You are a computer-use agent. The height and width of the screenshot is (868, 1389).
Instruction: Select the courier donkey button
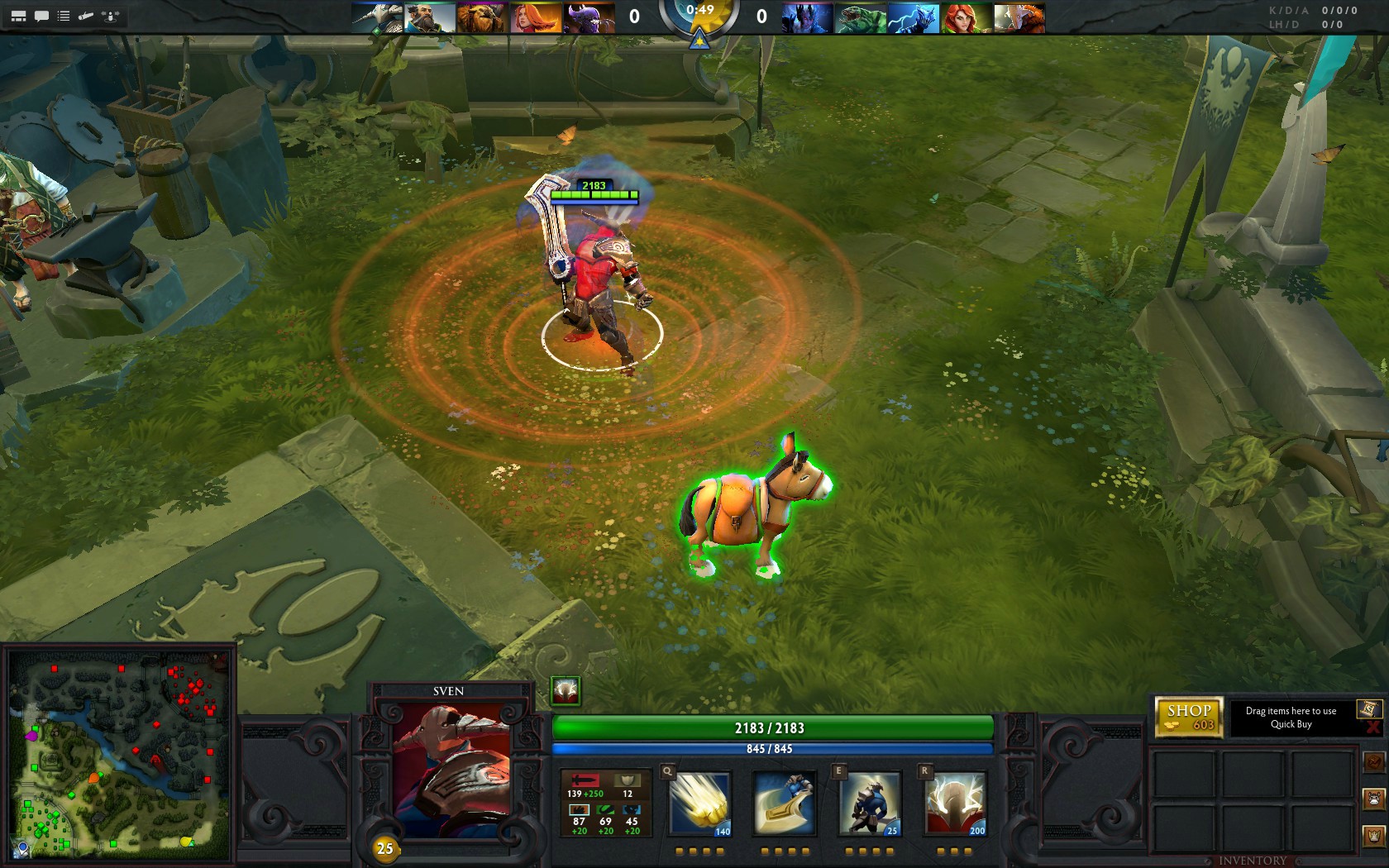[1375, 799]
